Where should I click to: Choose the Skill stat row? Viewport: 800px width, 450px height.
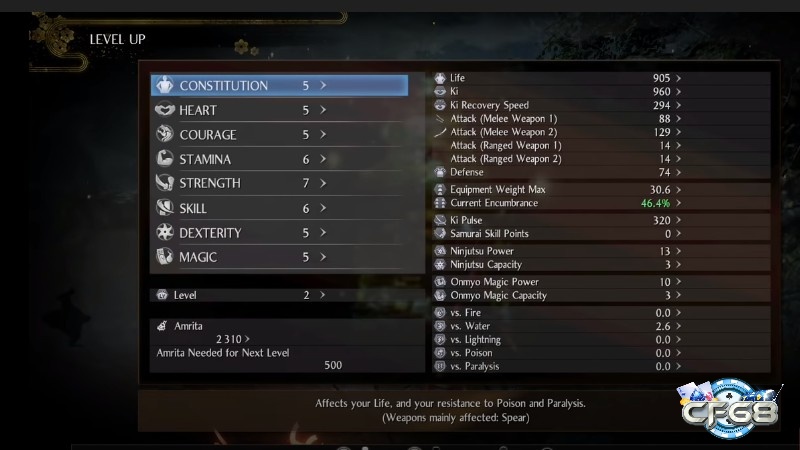tap(279, 208)
